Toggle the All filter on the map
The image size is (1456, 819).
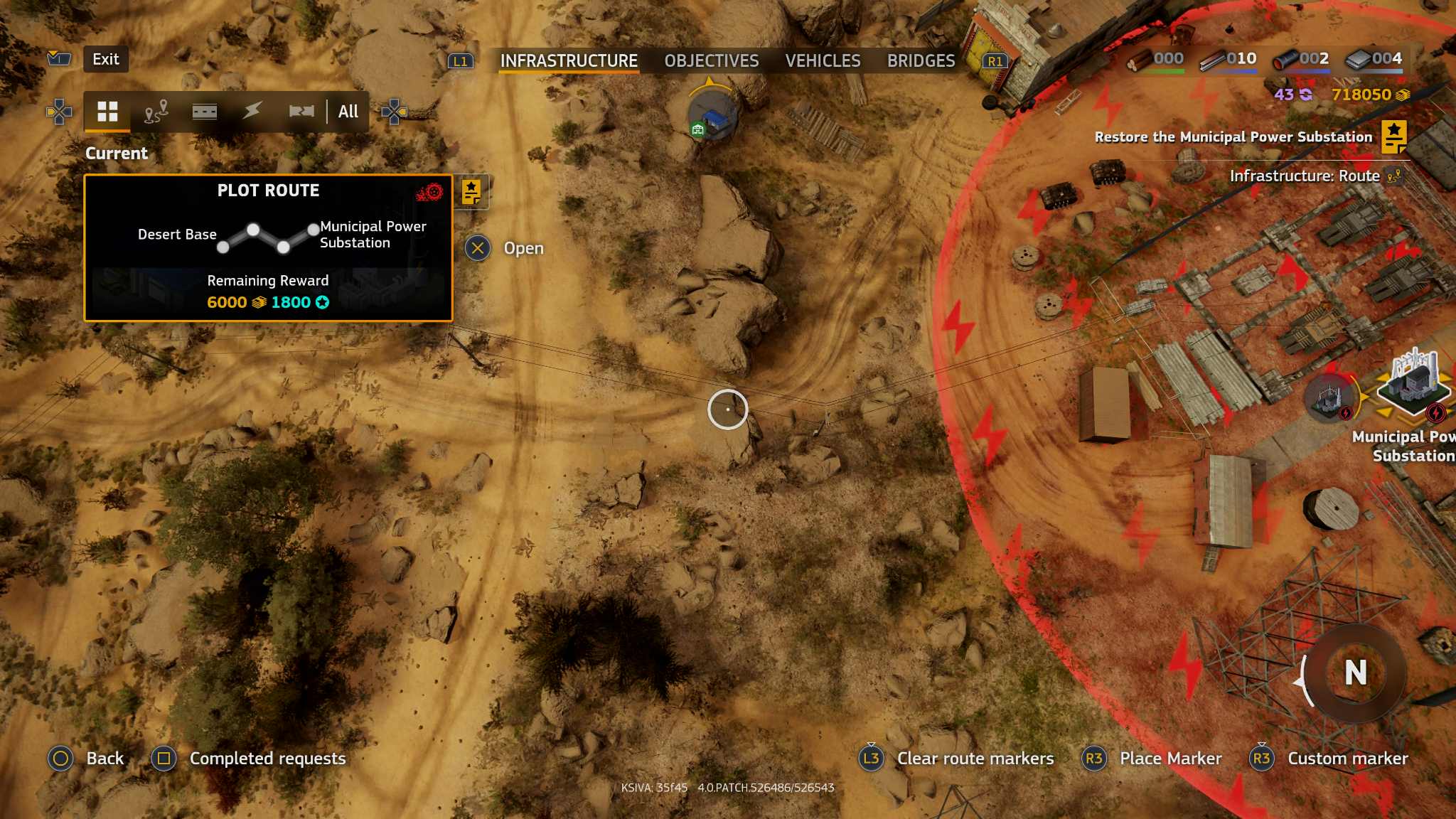coord(347,112)
